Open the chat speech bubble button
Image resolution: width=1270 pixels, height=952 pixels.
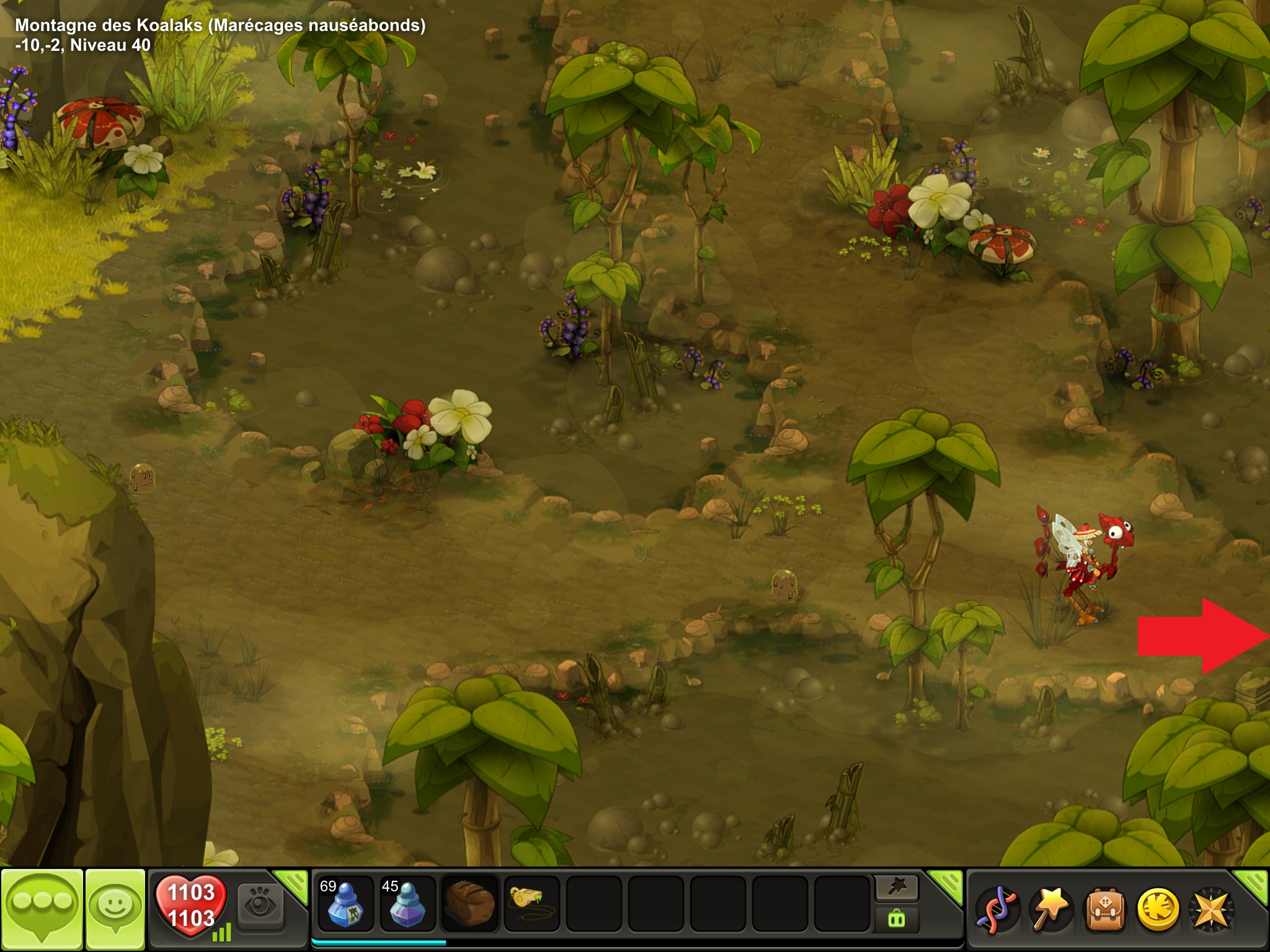(42, 907)
